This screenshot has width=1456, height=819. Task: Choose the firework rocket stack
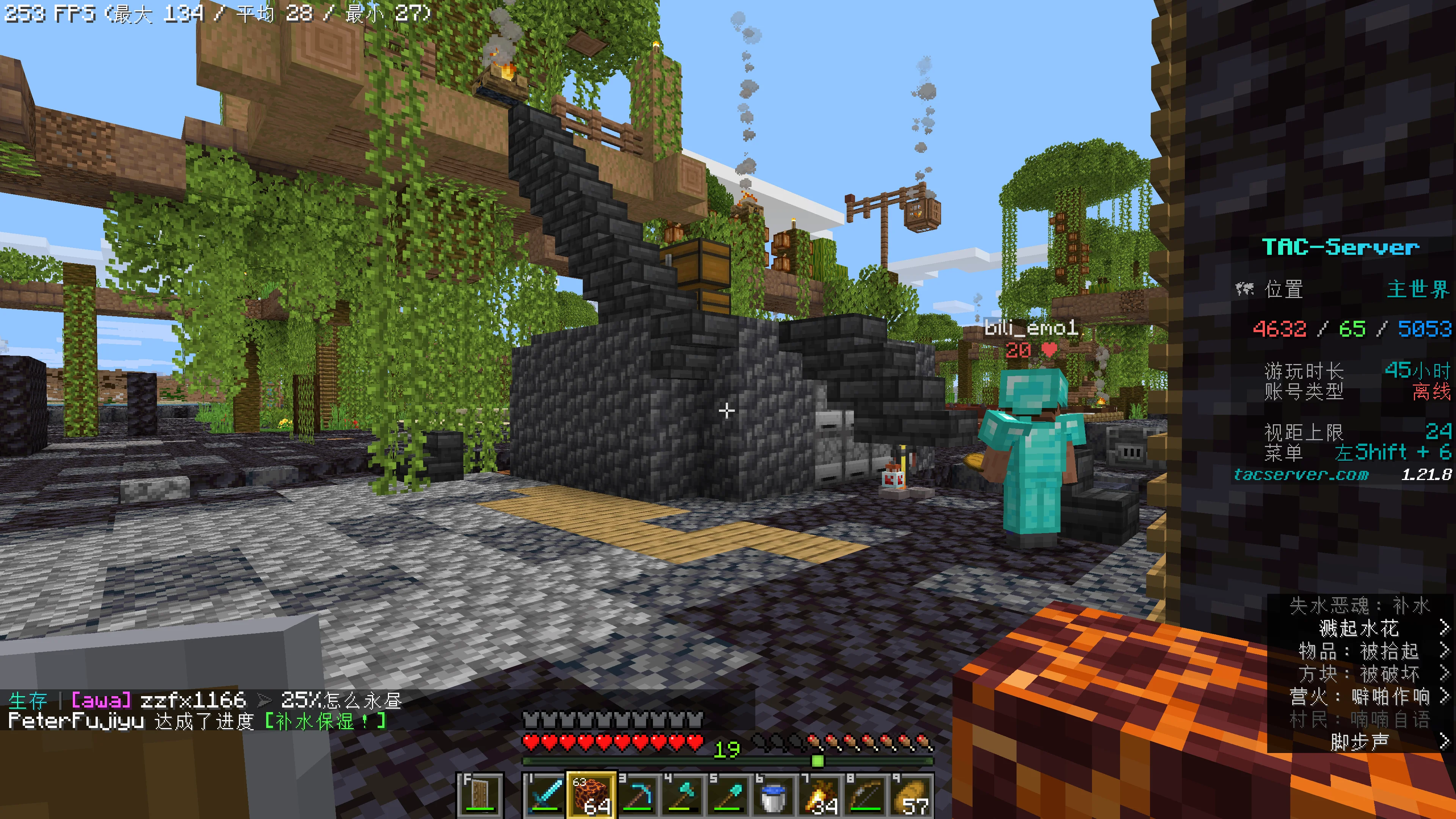click(x=819, y=794)
